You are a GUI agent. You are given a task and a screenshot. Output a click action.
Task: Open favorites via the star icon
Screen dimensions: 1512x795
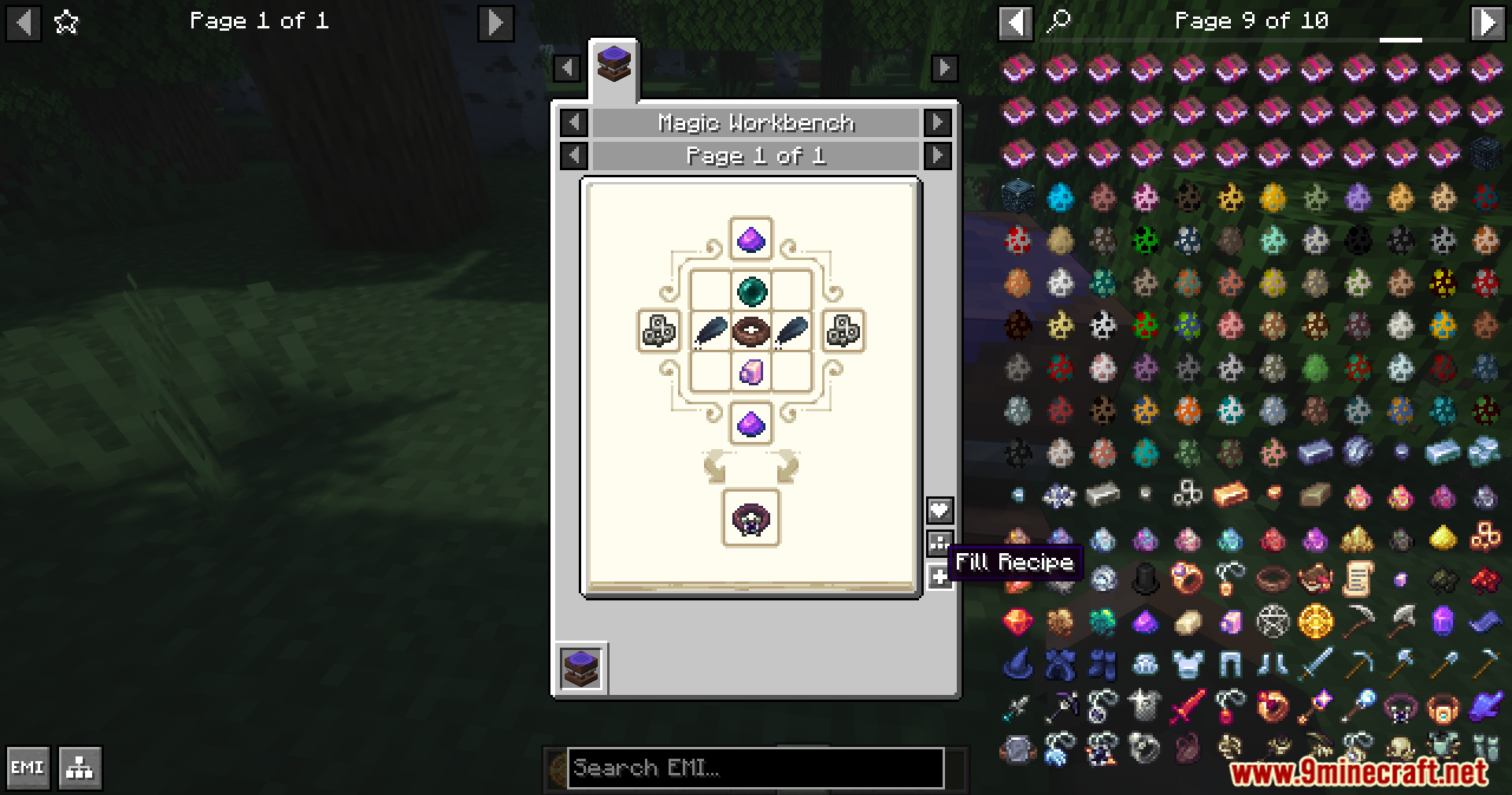66,21
